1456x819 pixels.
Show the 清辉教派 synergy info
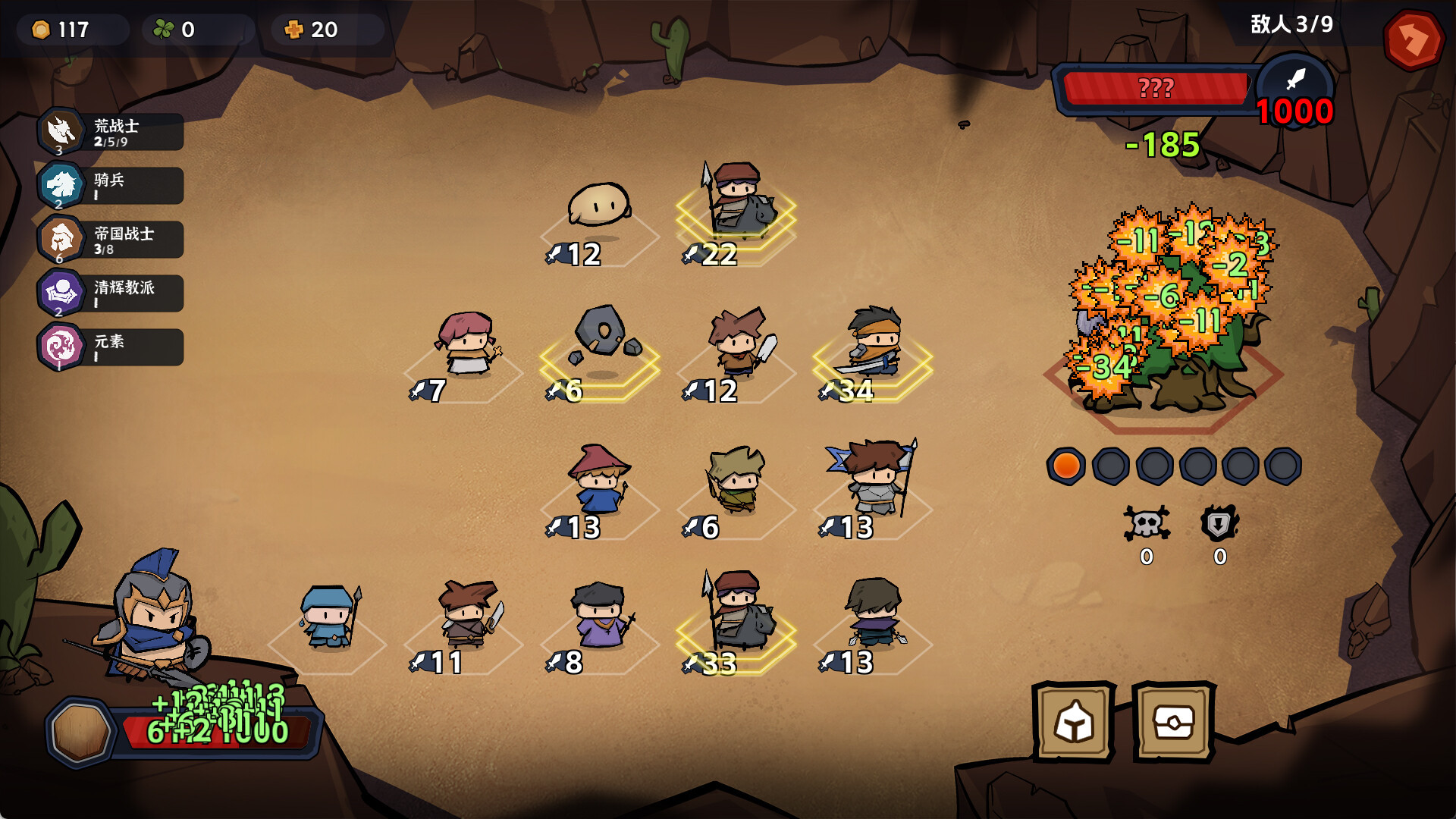111,293
